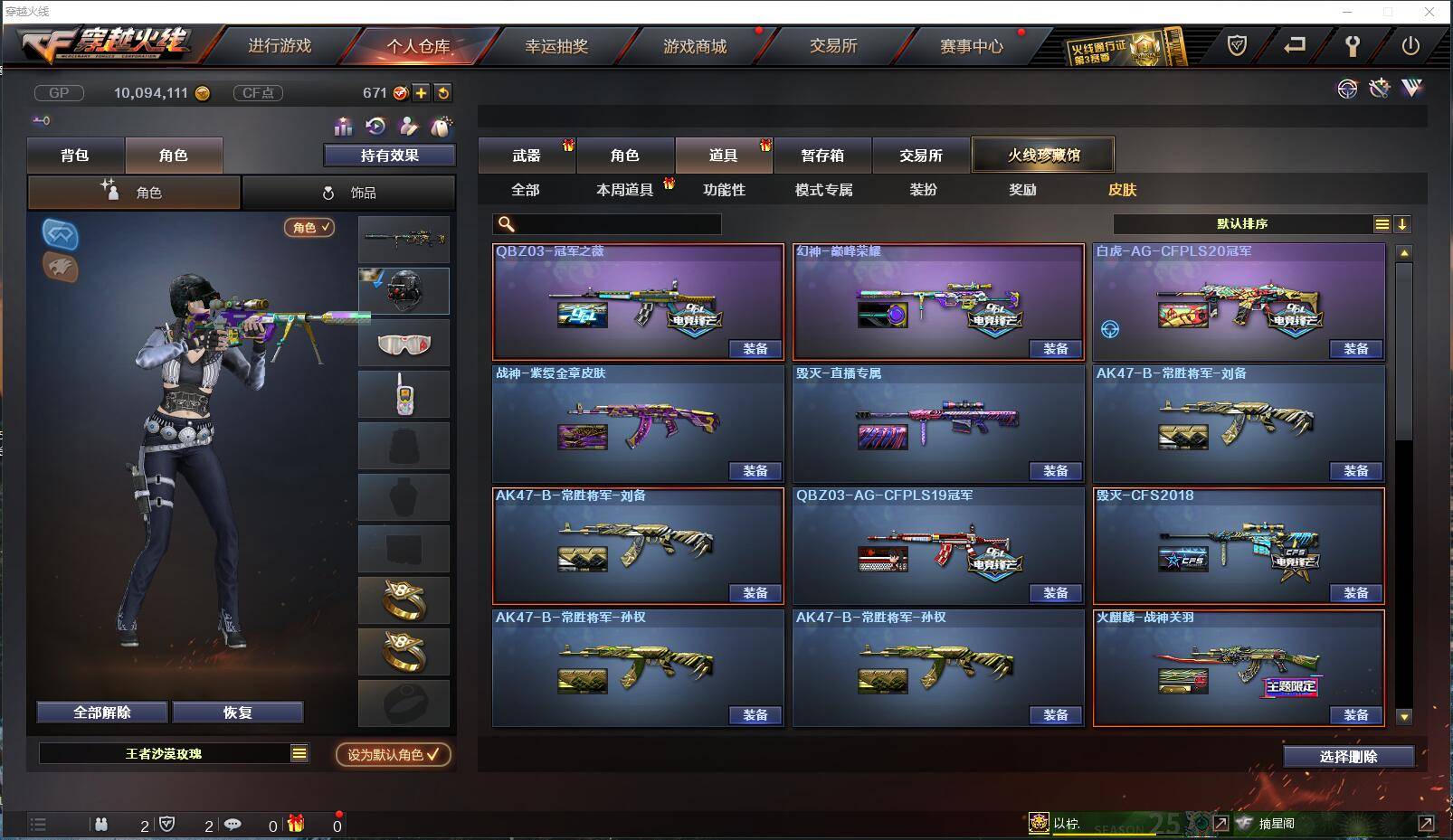This screenshot has height=840, width=1453.
Task: Switch to the 火线珍藏馆 tab
Action: click(x=1042, y=154)
